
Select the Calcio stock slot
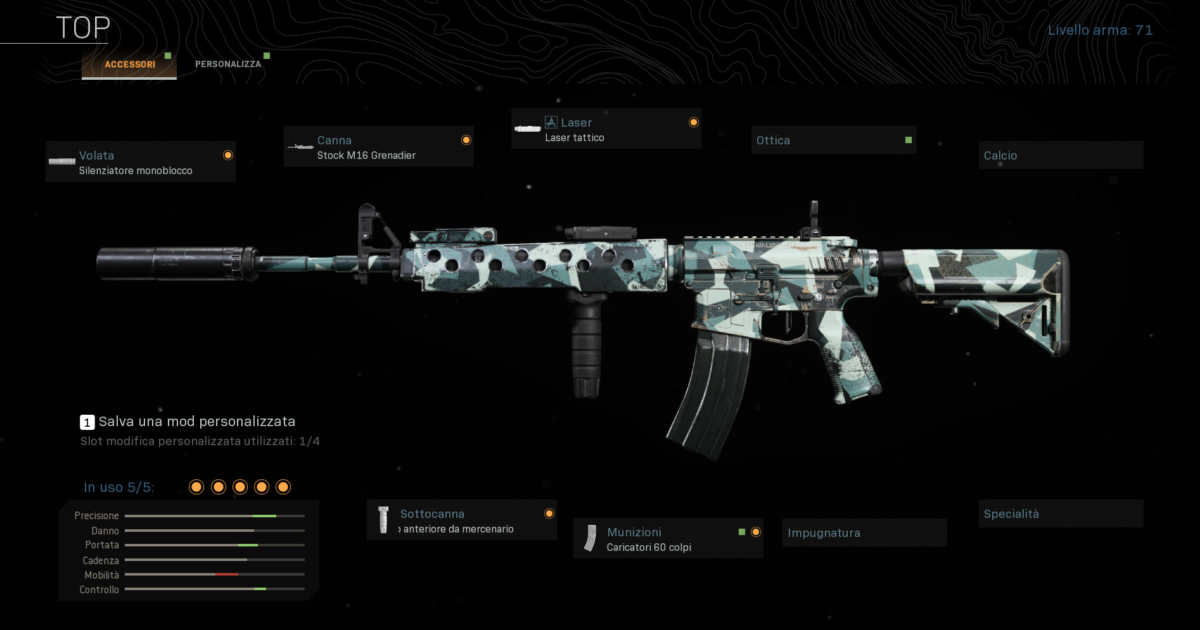click(1060, 156)
